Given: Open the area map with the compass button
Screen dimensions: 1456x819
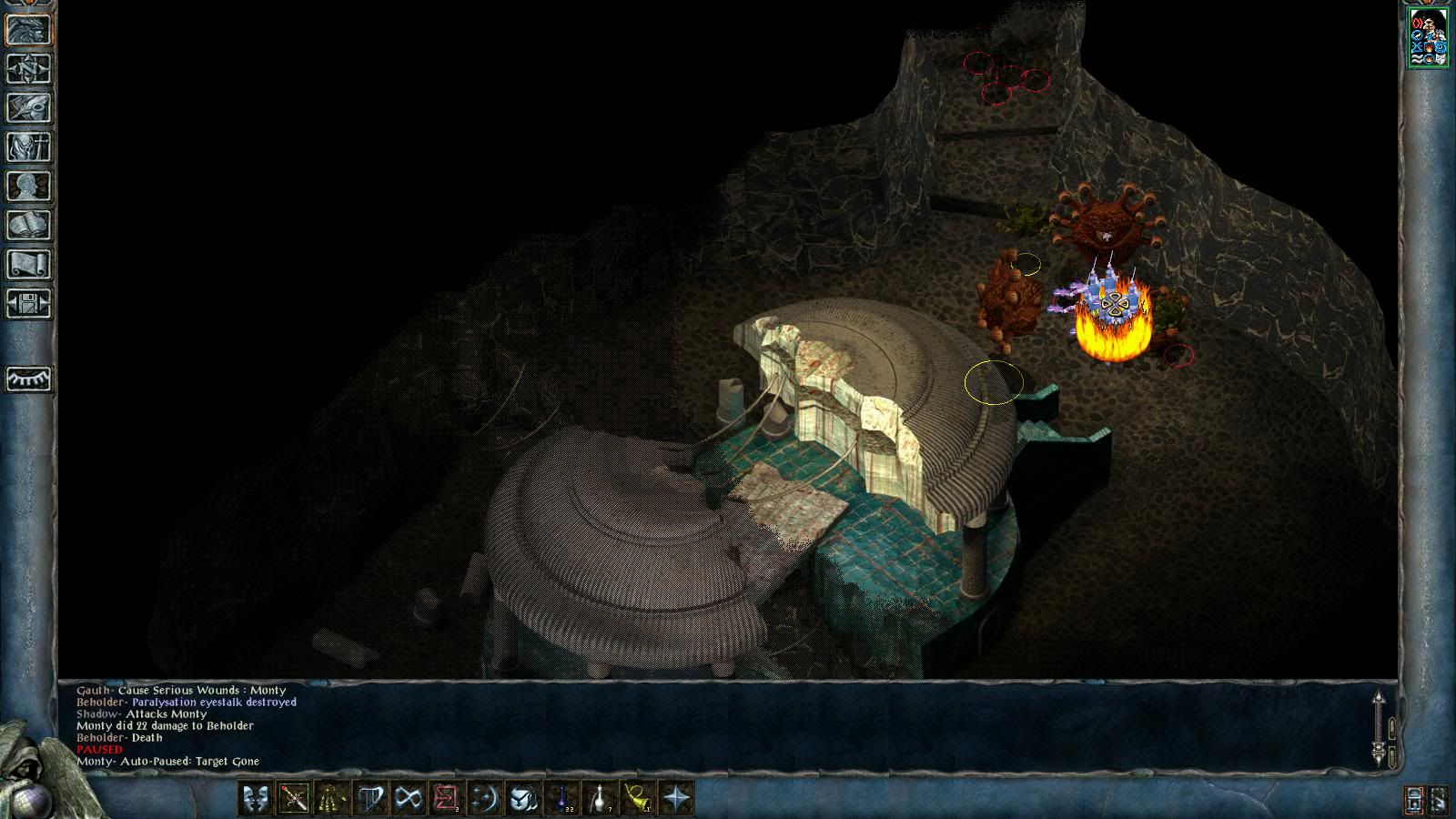Looking at the screenshot, I should (28, 68).
